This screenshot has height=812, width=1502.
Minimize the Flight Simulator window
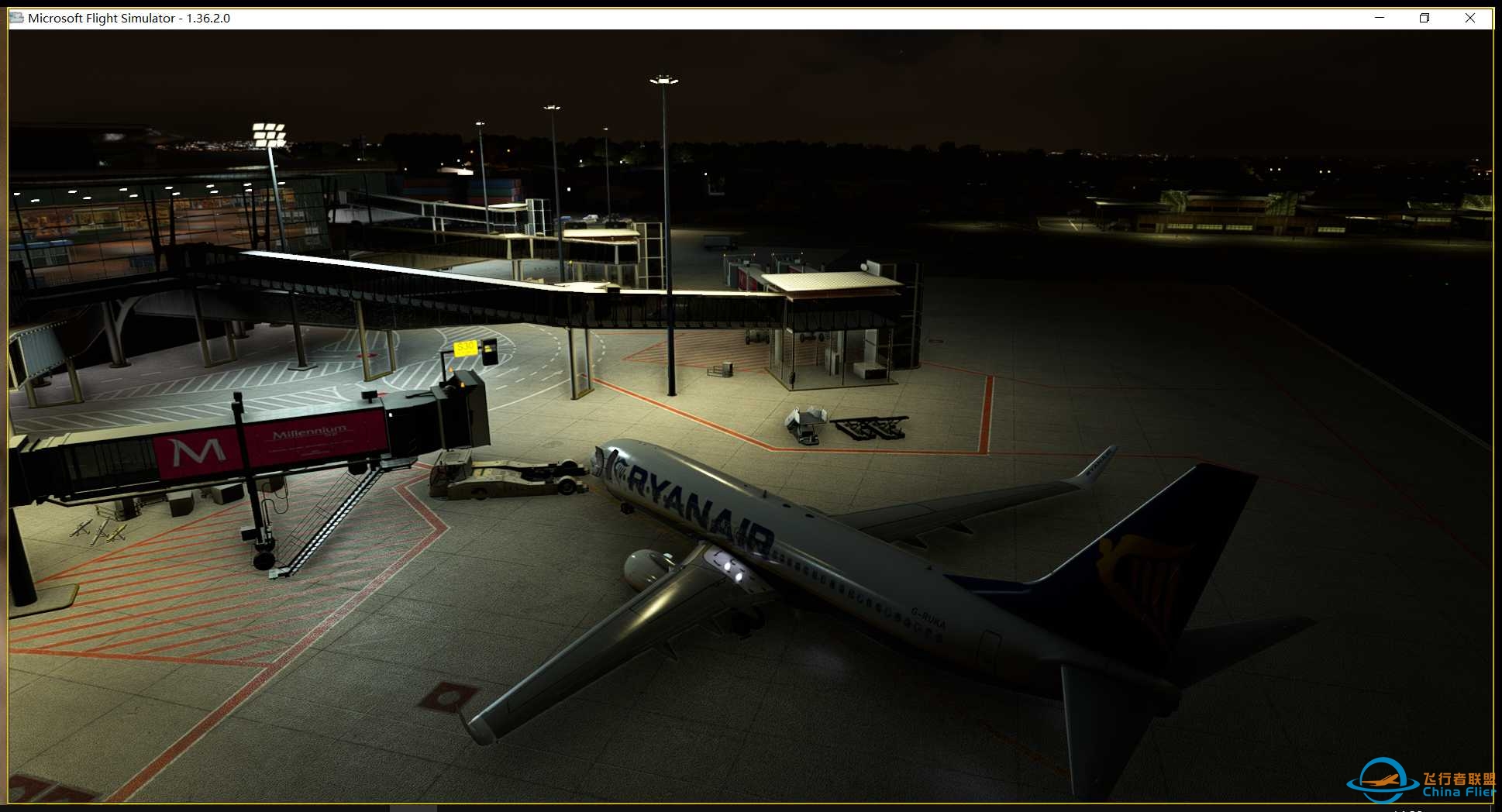click(x=1380, y=18)
